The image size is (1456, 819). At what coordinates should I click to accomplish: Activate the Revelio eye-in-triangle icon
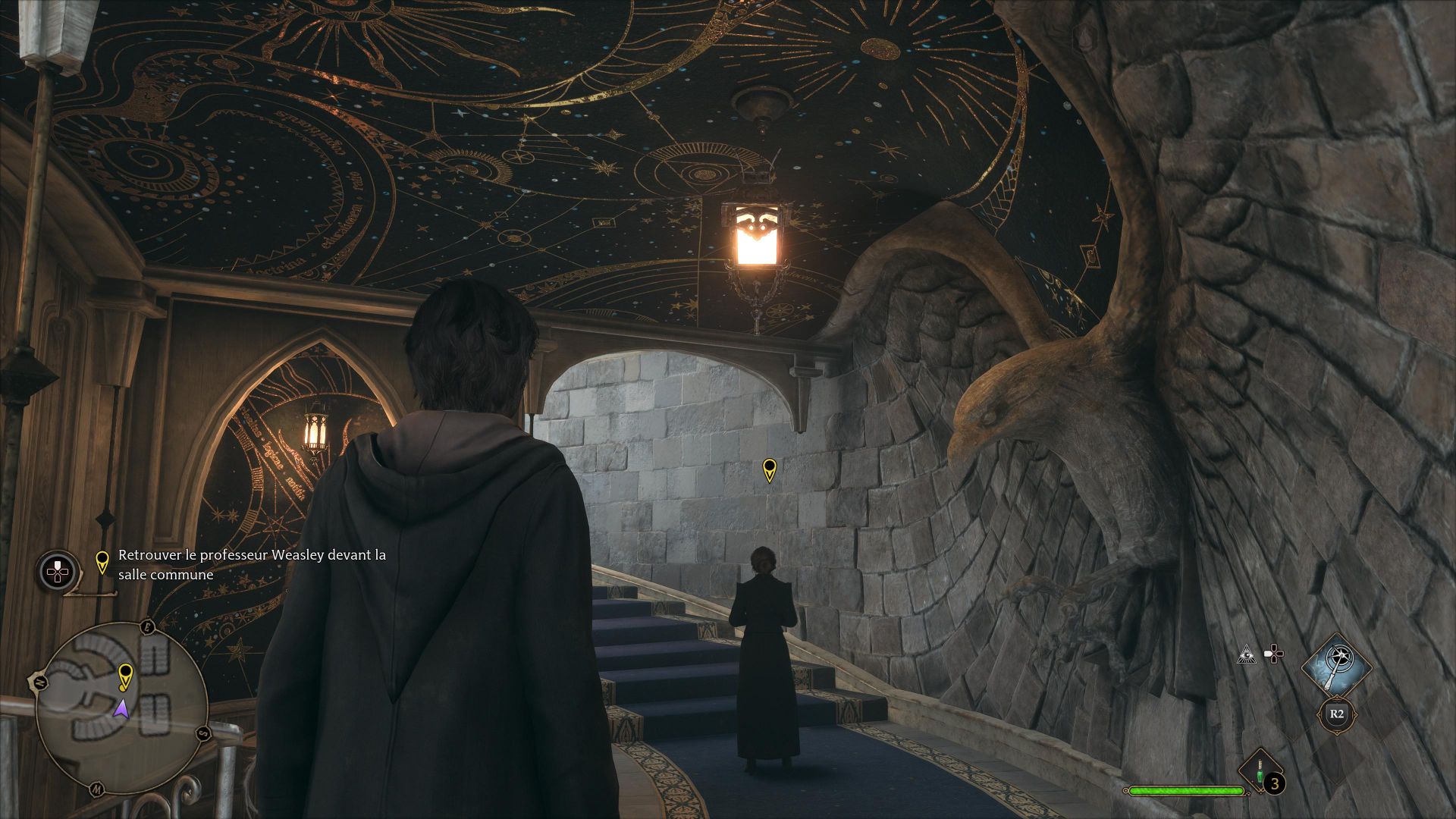(x=1244, y=654)
